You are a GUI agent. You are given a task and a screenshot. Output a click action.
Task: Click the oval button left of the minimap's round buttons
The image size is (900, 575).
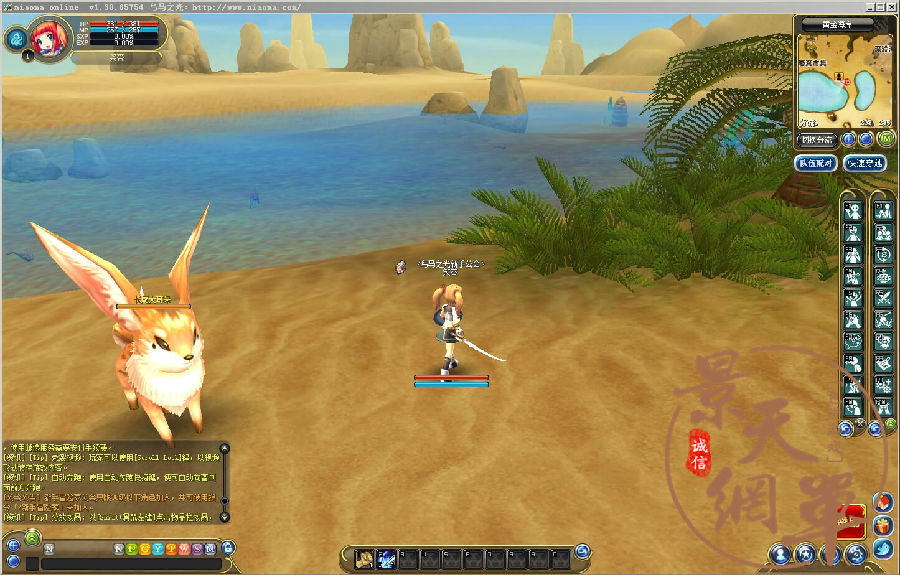[817, 139]
